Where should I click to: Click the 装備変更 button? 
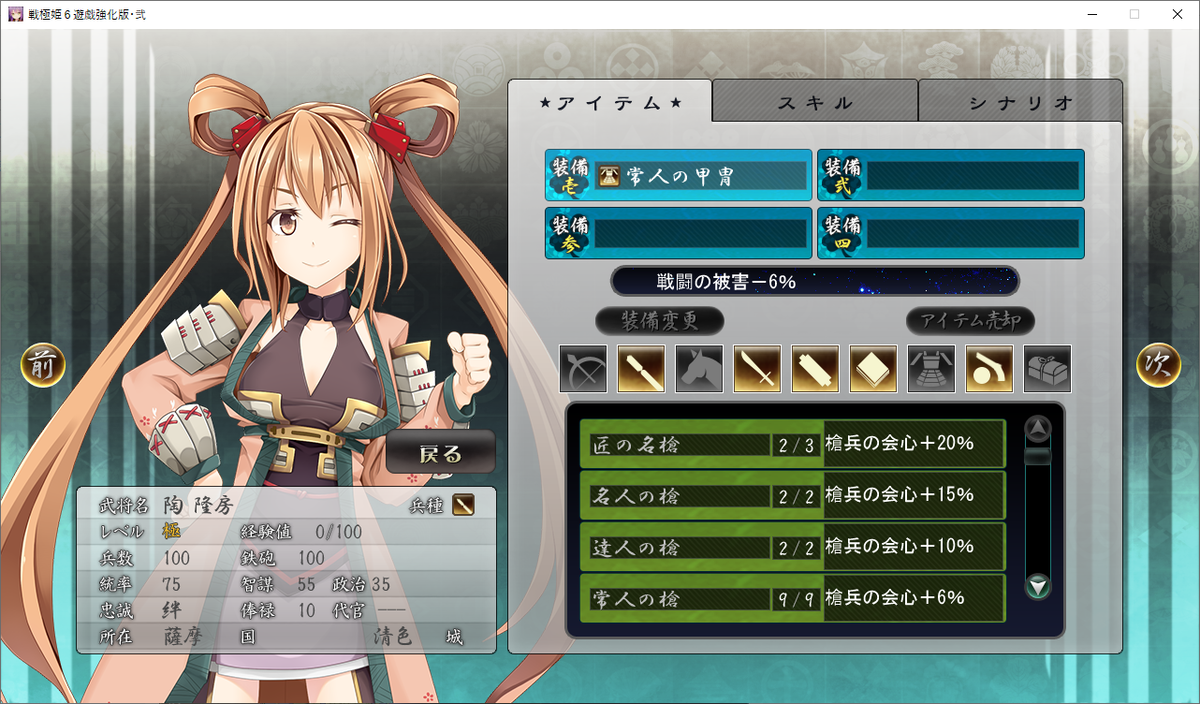tap(660, 321)
